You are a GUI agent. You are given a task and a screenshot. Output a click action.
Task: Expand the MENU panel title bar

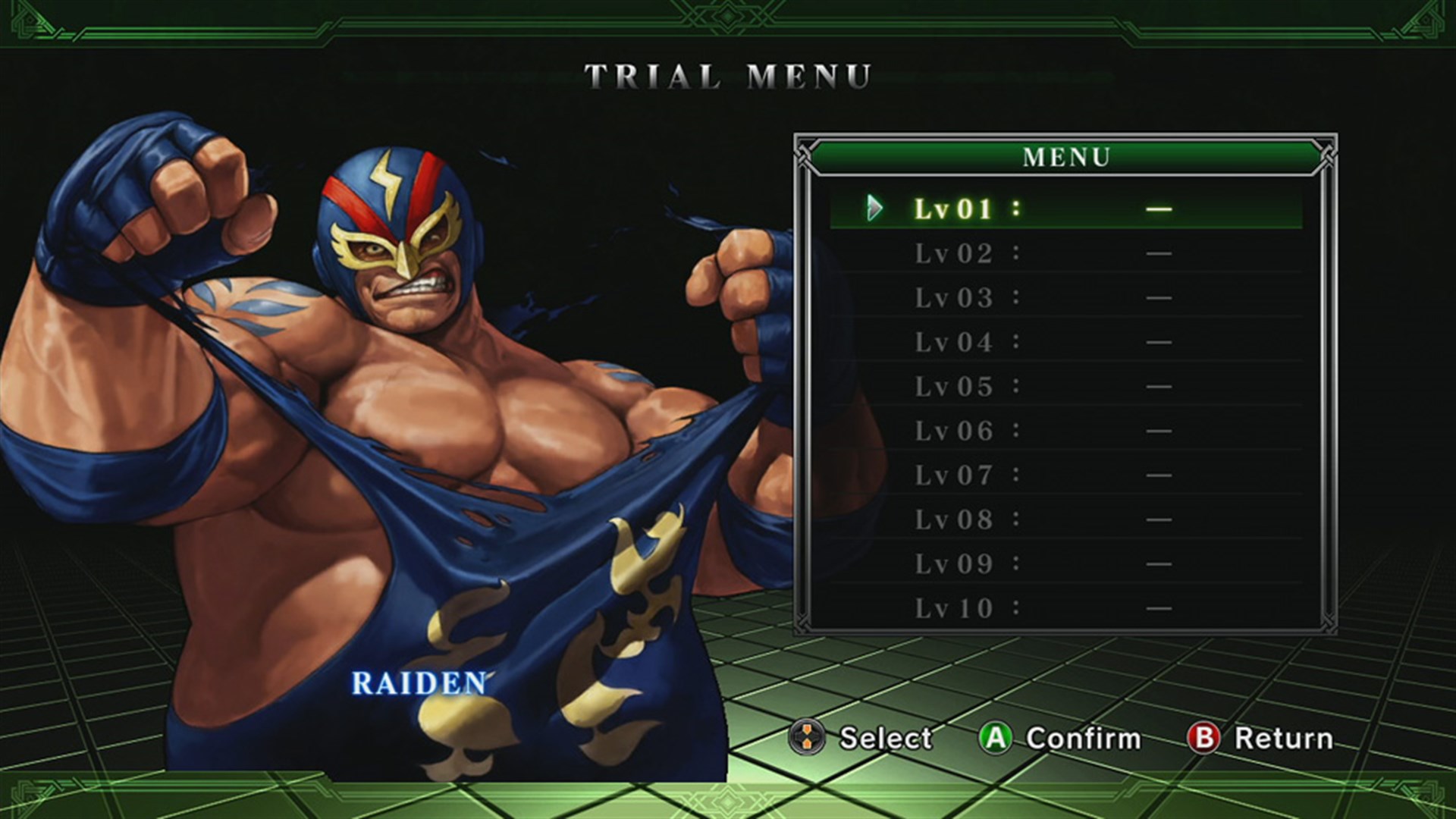pyautogui.click(x=1068, y=157)
